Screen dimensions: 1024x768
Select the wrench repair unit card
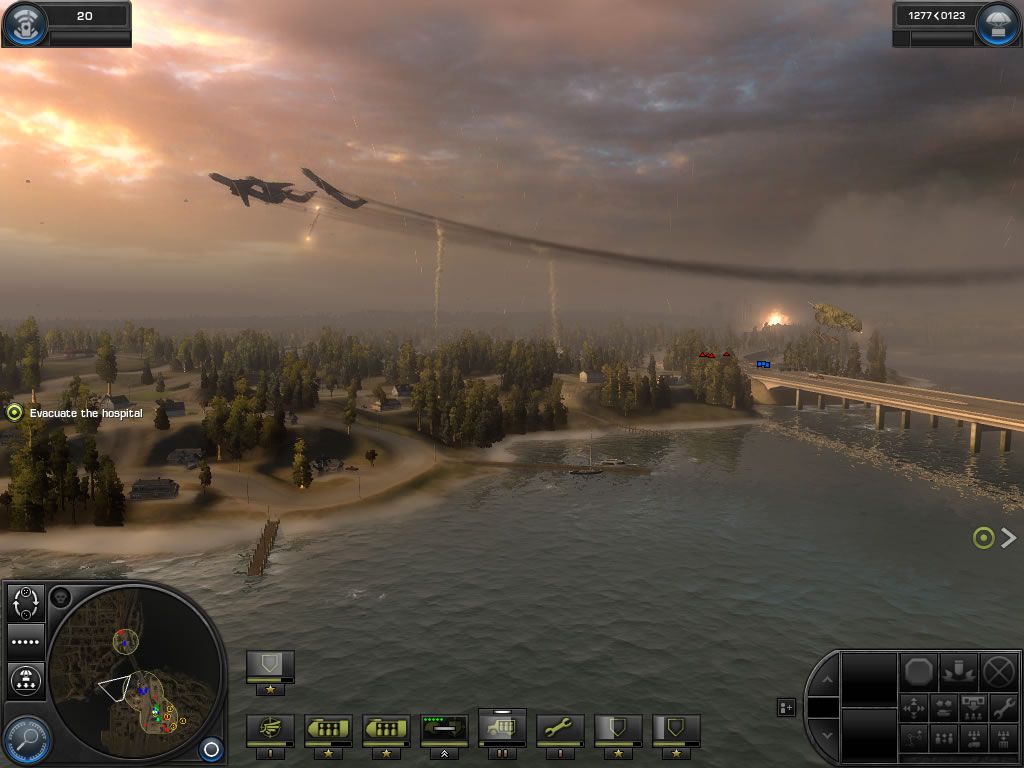[x=561, y=730]
